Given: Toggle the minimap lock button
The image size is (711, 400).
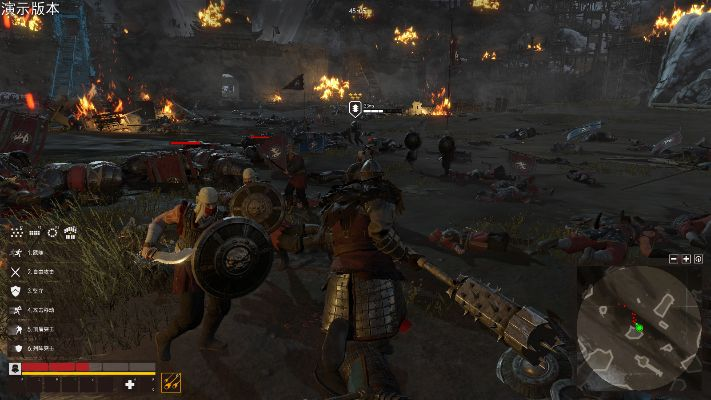Looking at the screenshot, I should tap(698, 259).
